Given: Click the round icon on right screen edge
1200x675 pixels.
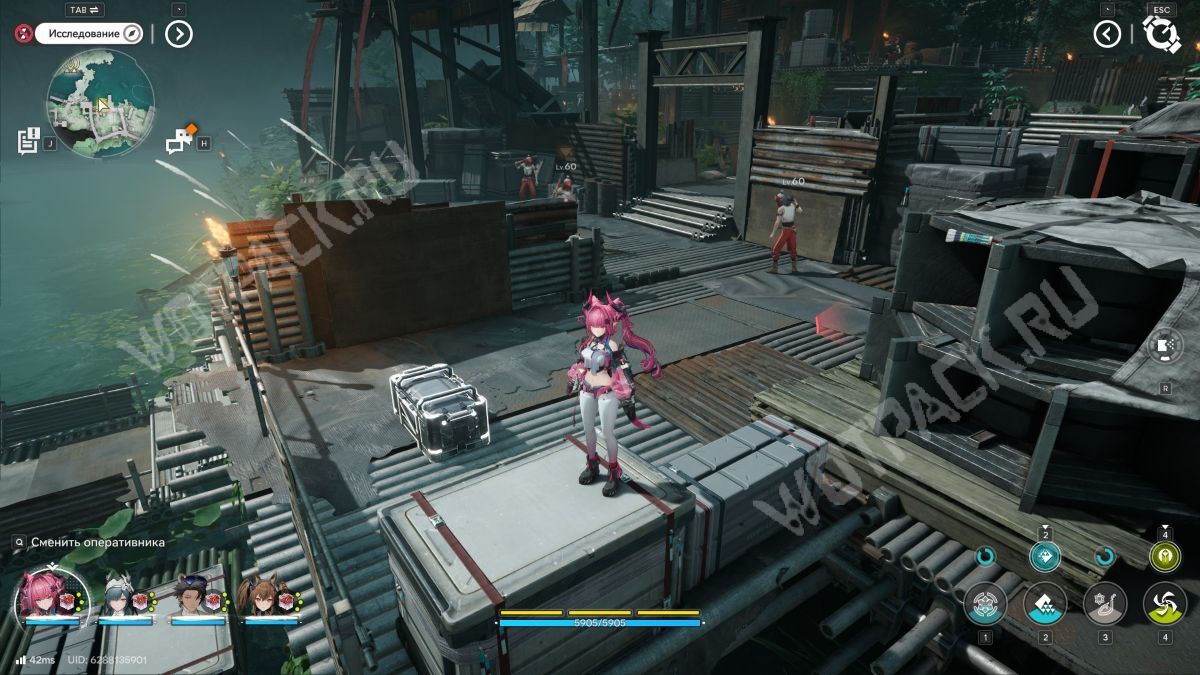Looking at the screenshot, I should [x=1166, y=346].
